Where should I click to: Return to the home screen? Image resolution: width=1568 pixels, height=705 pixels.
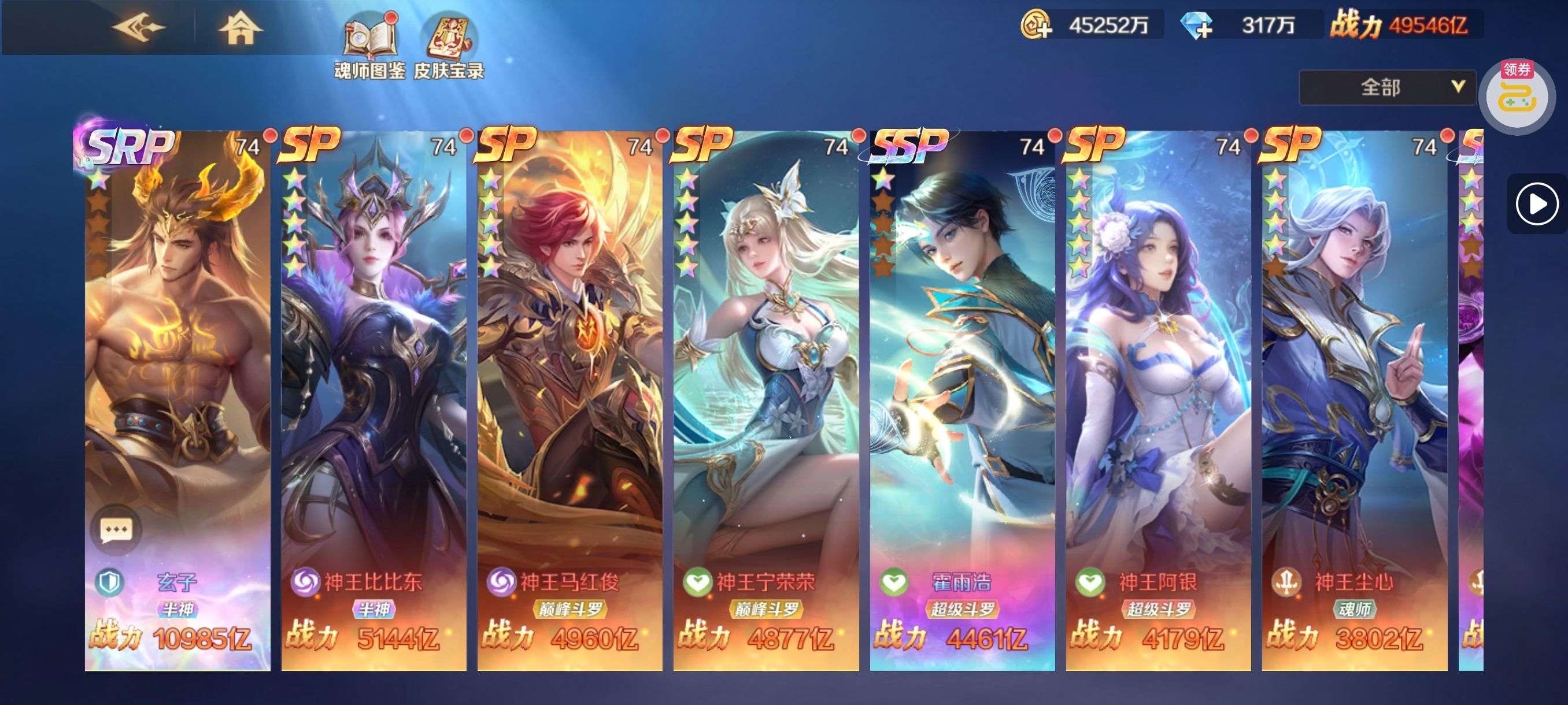[240, 28]
